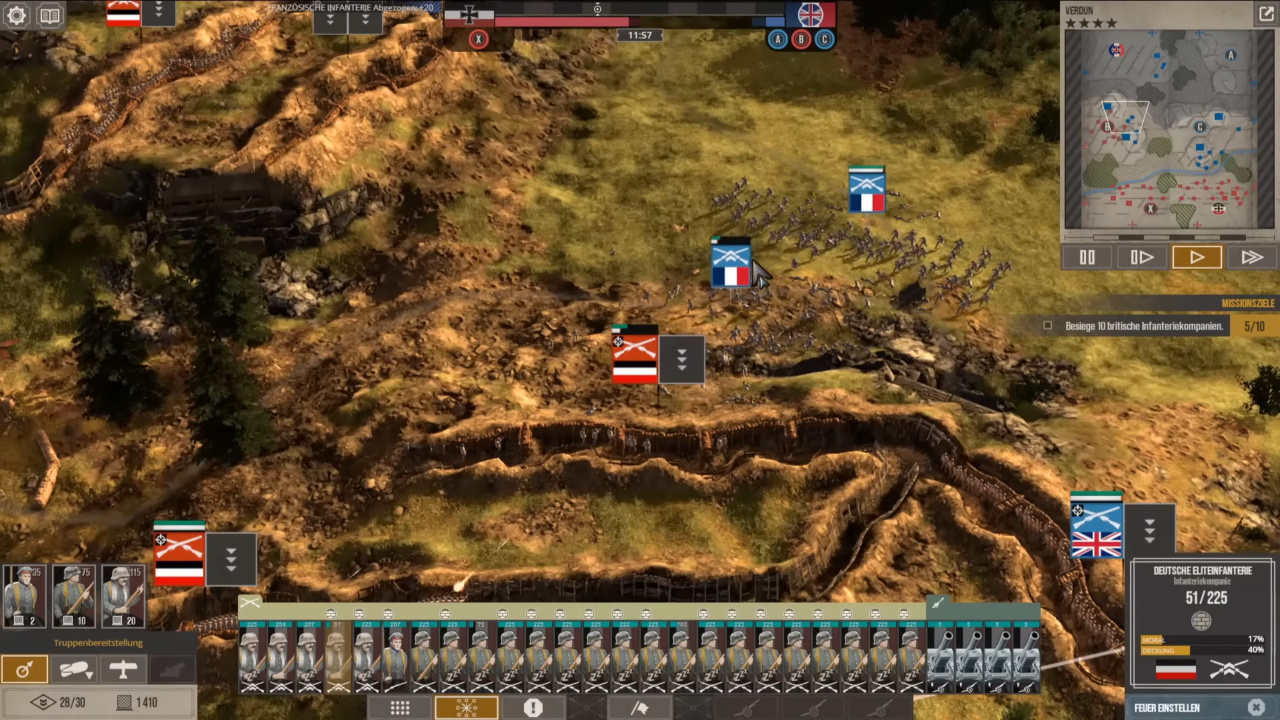Viewport: 1280px width, 720px height.
Task: Toggle the British infantry objective checkbox
Action: pyautogui.click(x=1047, y=326)
